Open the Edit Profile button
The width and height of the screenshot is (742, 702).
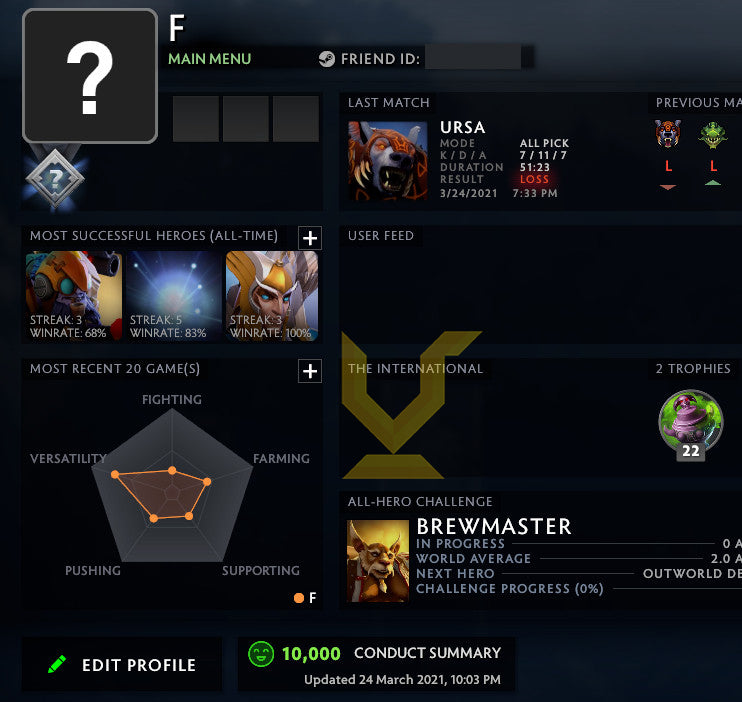tap(122, 665)
